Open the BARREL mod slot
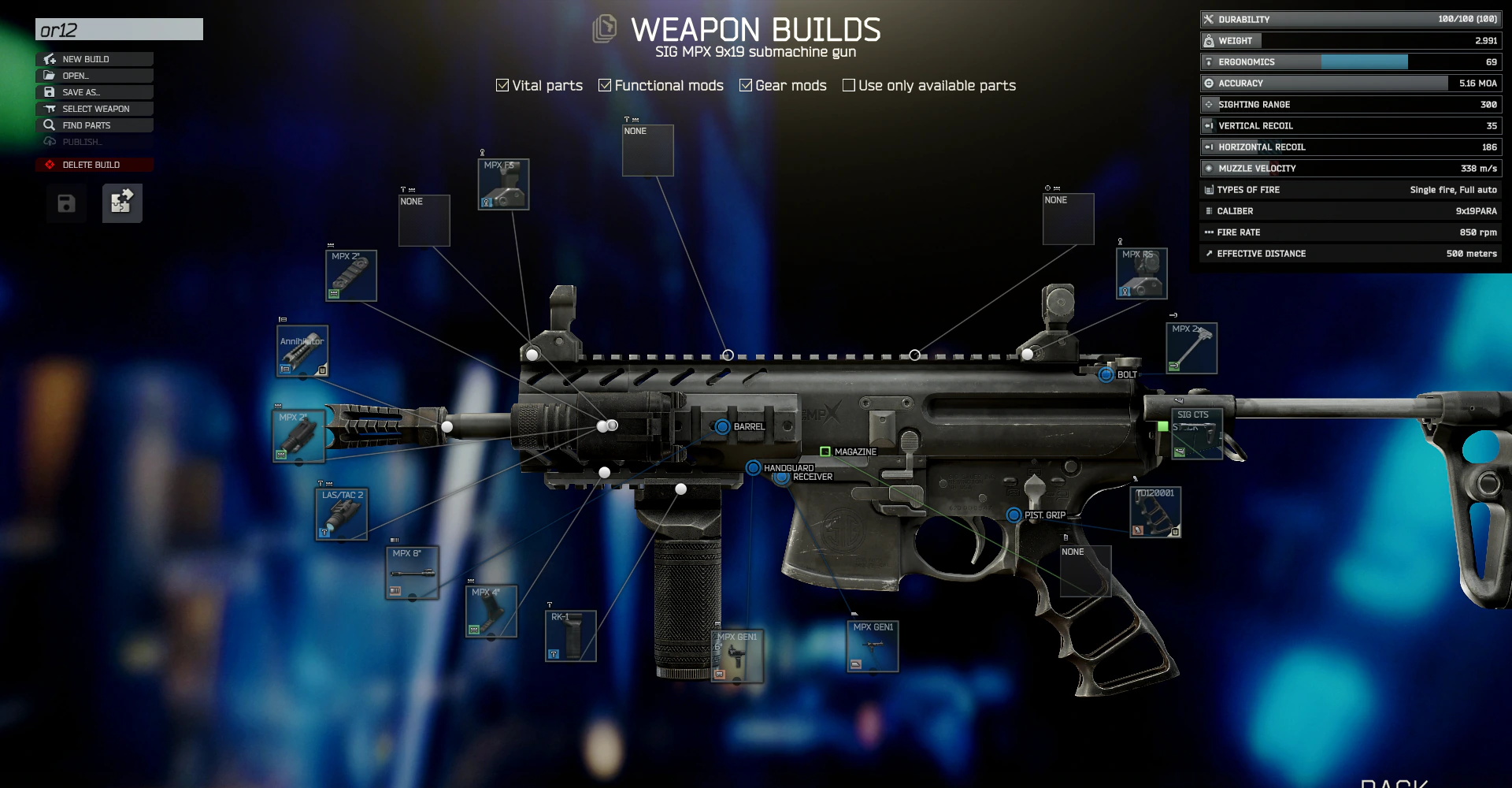This screenshot has width=1512, height=788. coord(722,426)
